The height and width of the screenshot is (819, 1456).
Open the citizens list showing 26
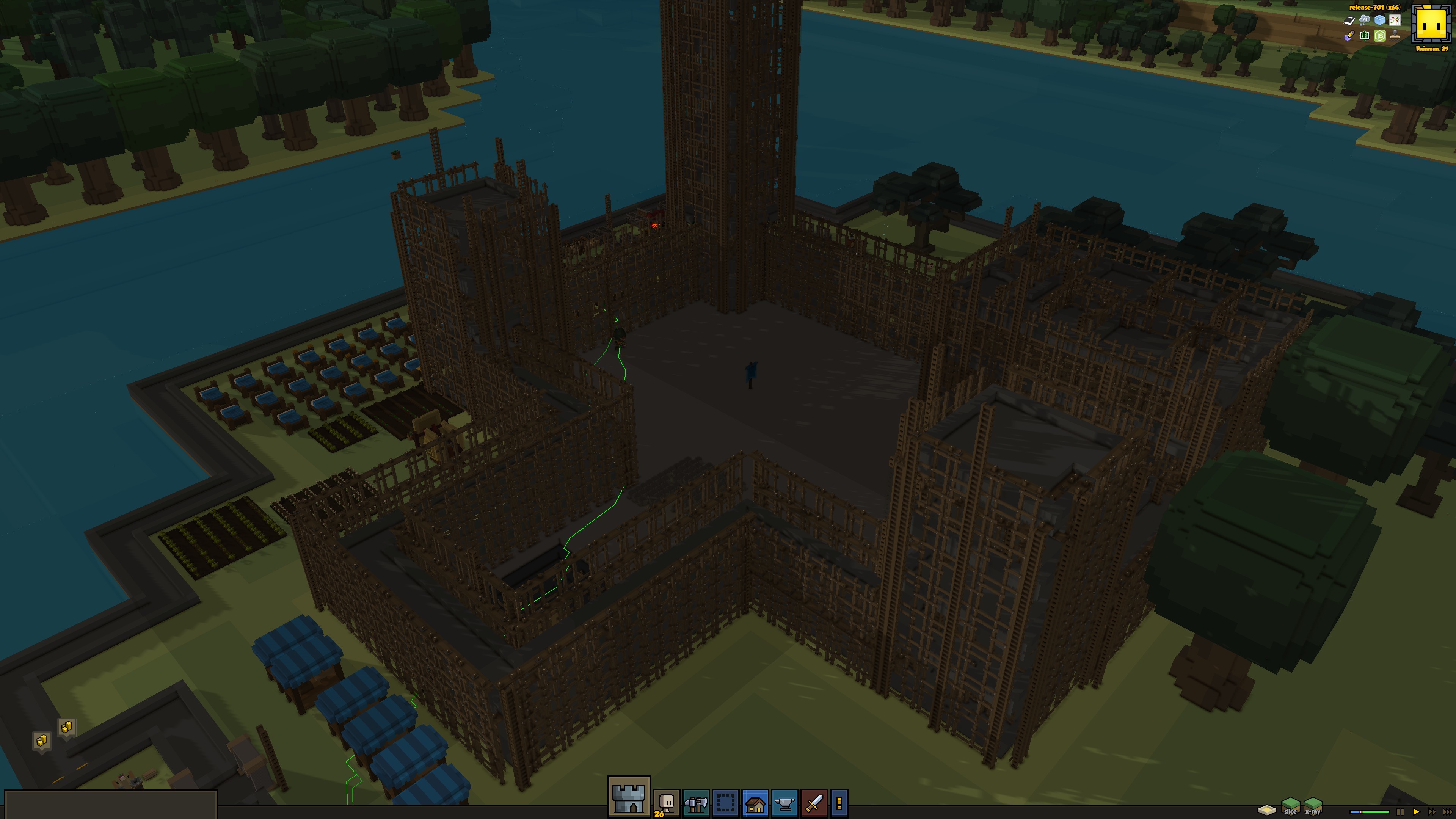pyautogui.click(x=667, y=803)
